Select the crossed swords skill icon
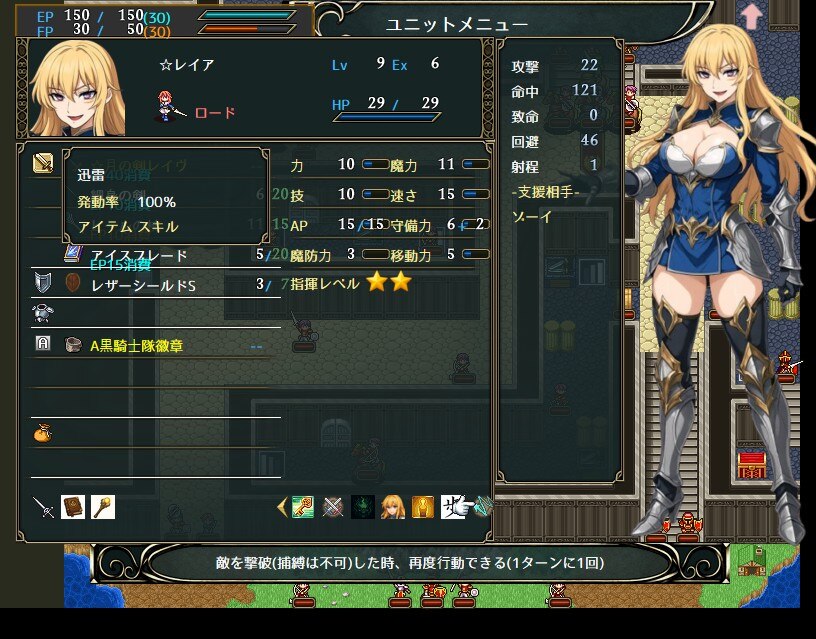 pyautogui.click(x=333, y=508)
